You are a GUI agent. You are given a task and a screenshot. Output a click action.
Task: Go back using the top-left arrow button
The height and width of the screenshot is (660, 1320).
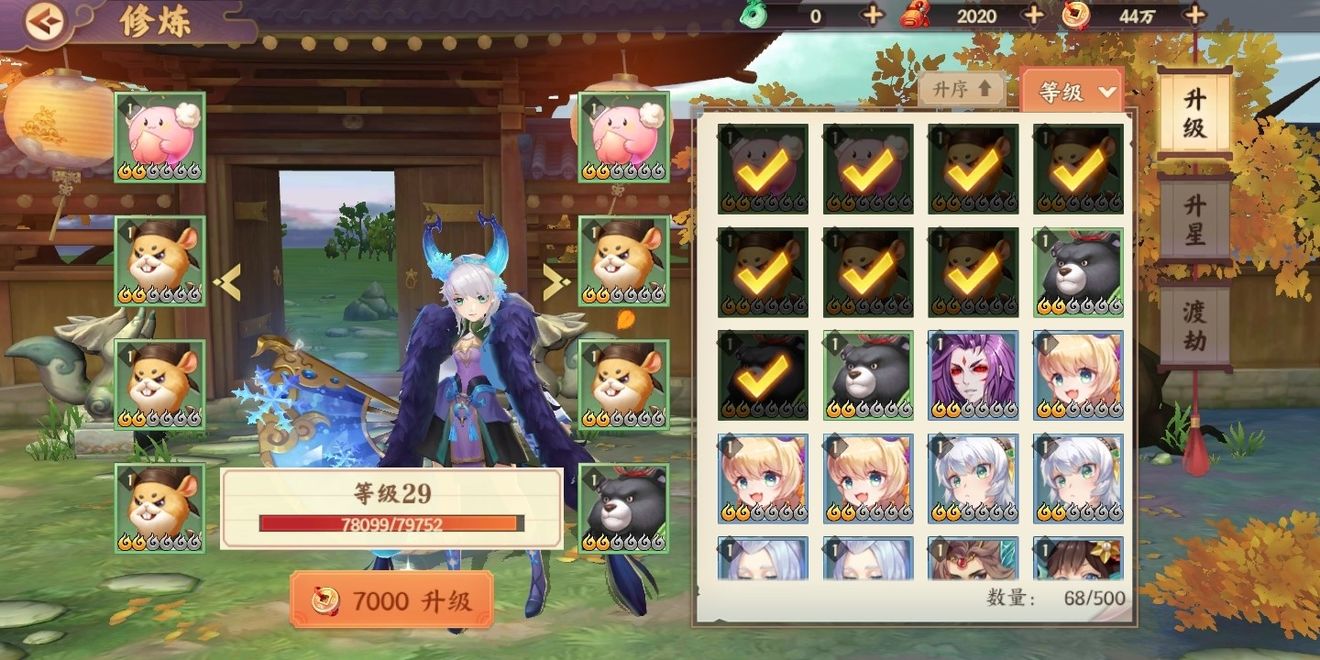click(x=42, y=23)
